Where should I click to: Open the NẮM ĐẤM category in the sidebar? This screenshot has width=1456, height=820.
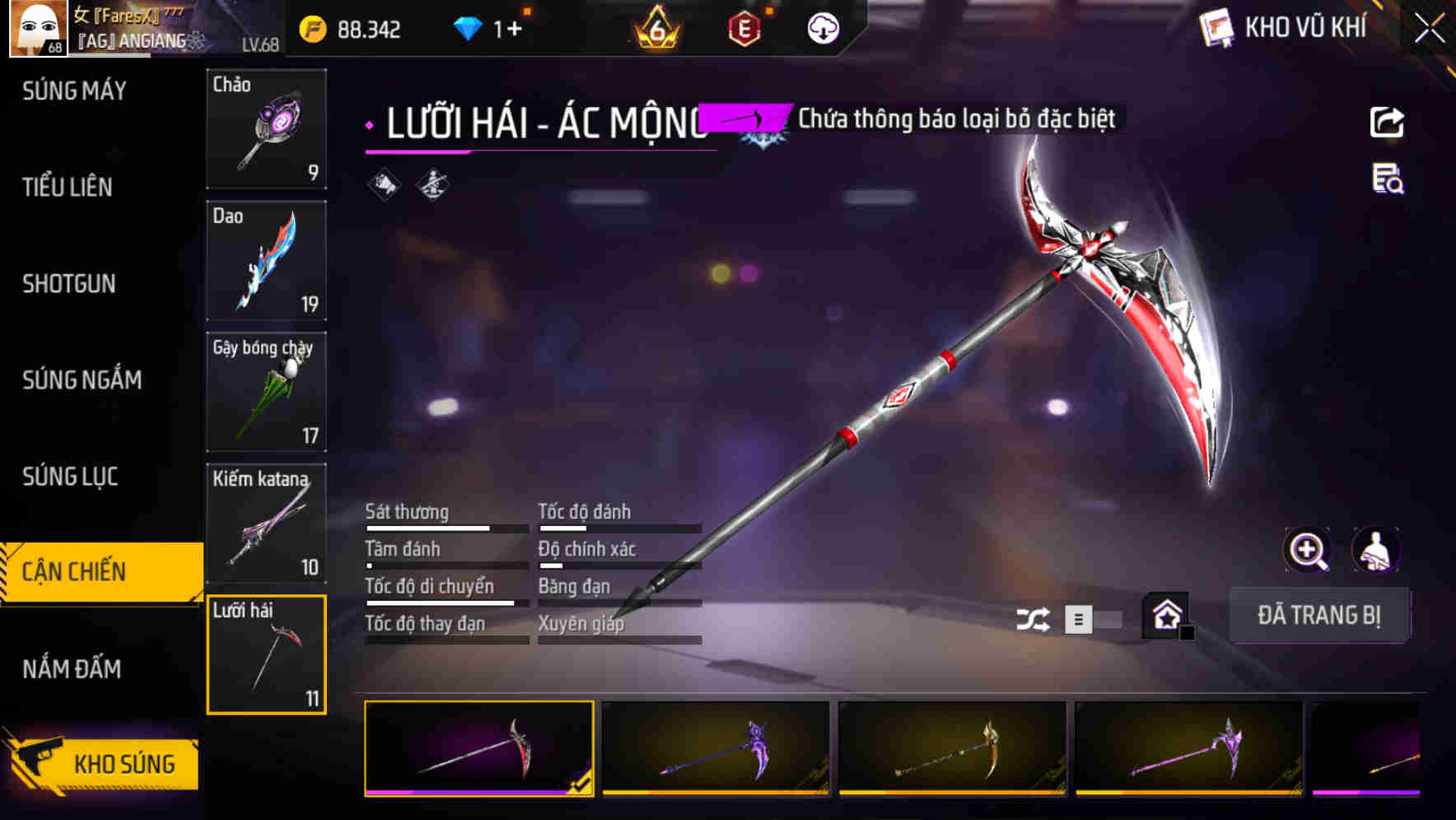pos(74,669)
